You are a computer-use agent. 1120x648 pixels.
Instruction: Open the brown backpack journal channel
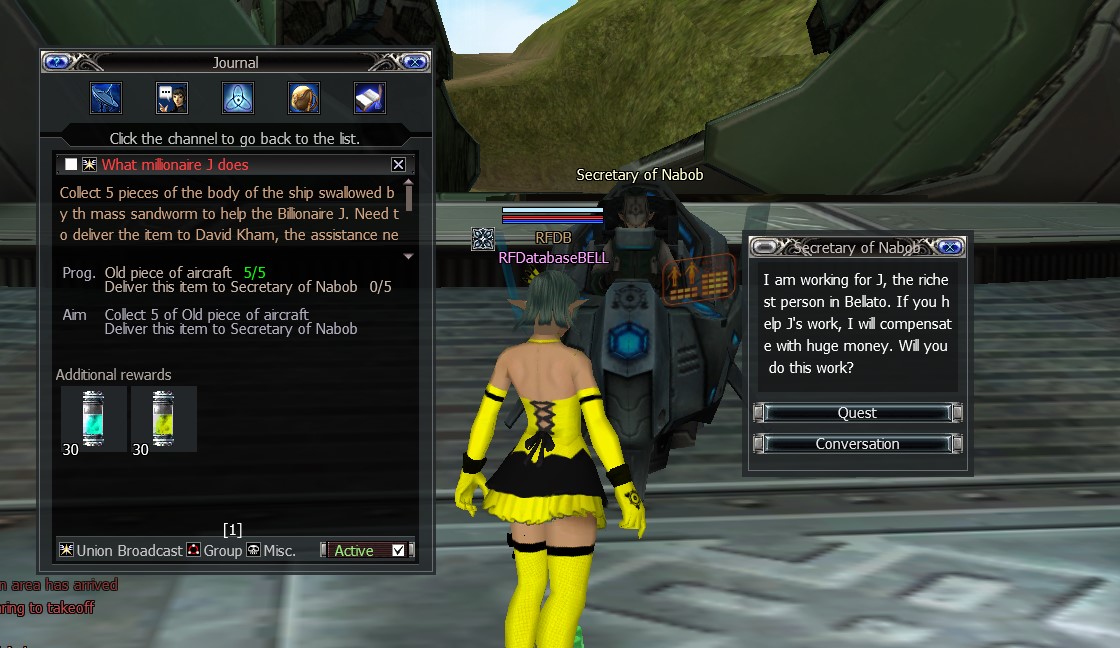[x=304, y=98]
